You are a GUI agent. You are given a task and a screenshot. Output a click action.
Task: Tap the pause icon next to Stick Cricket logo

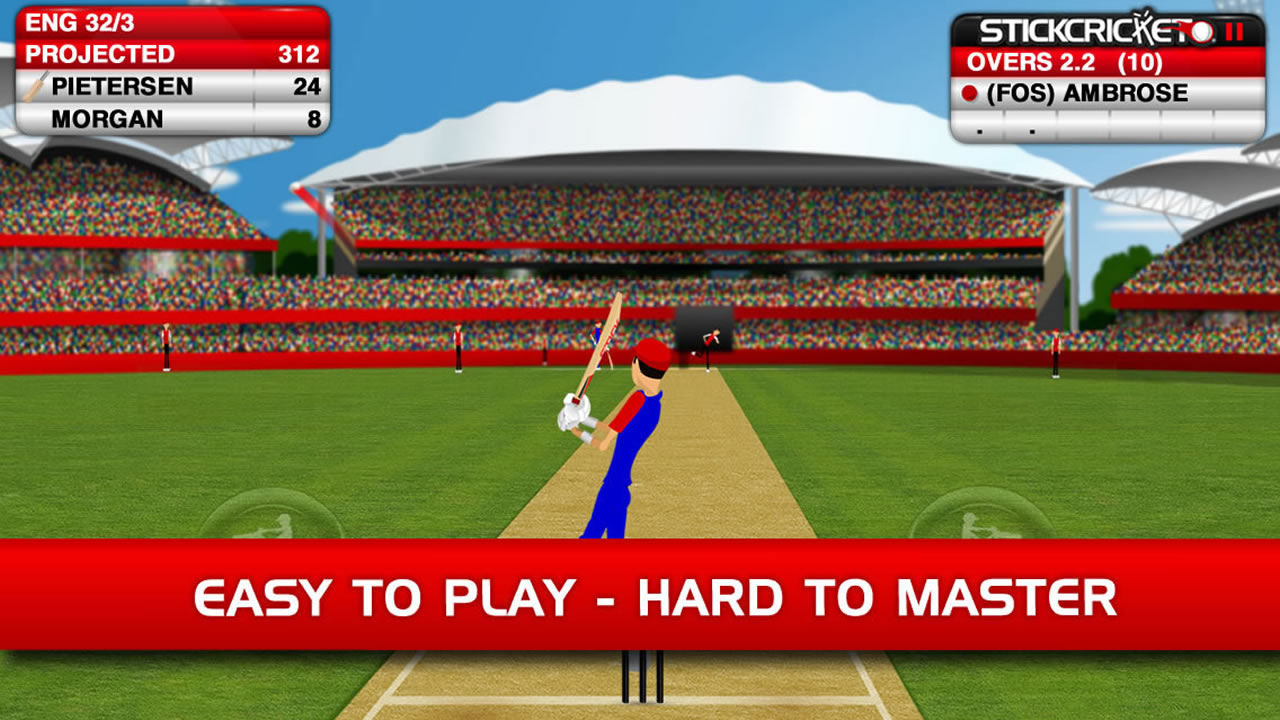tap(1234, 32)
